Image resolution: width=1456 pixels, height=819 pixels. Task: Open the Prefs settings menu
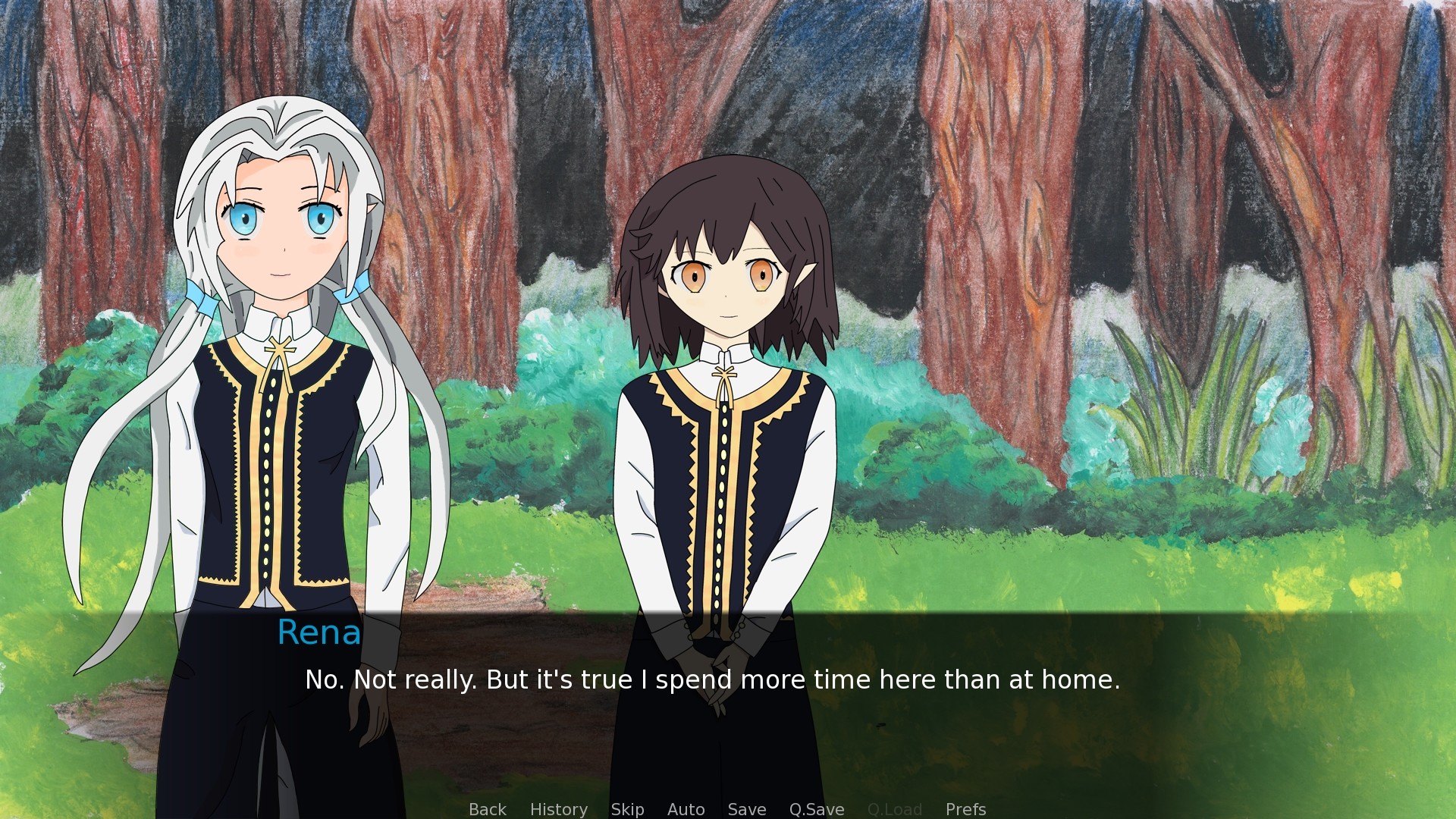click(x=965, y=809)
